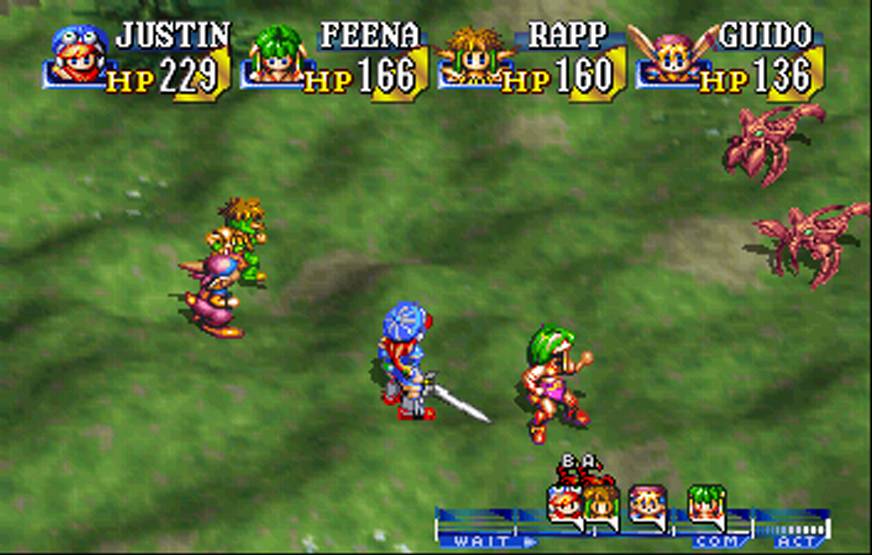This screenshot has height=555, width=872.
Task: Select Feena's portrait in the party bar
Action: [x=275, y=56]
